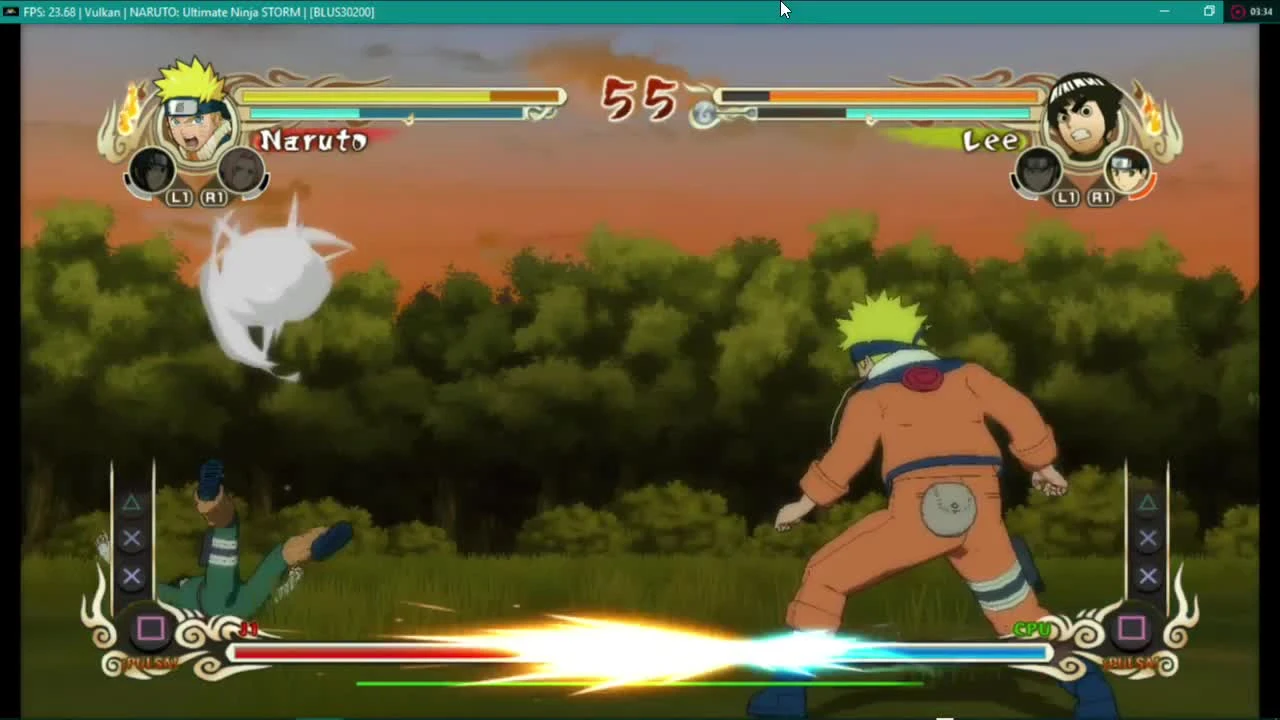The image size is (1280, 720).
Task: Click the maximize window button
Action: (x=1208, y=11)
